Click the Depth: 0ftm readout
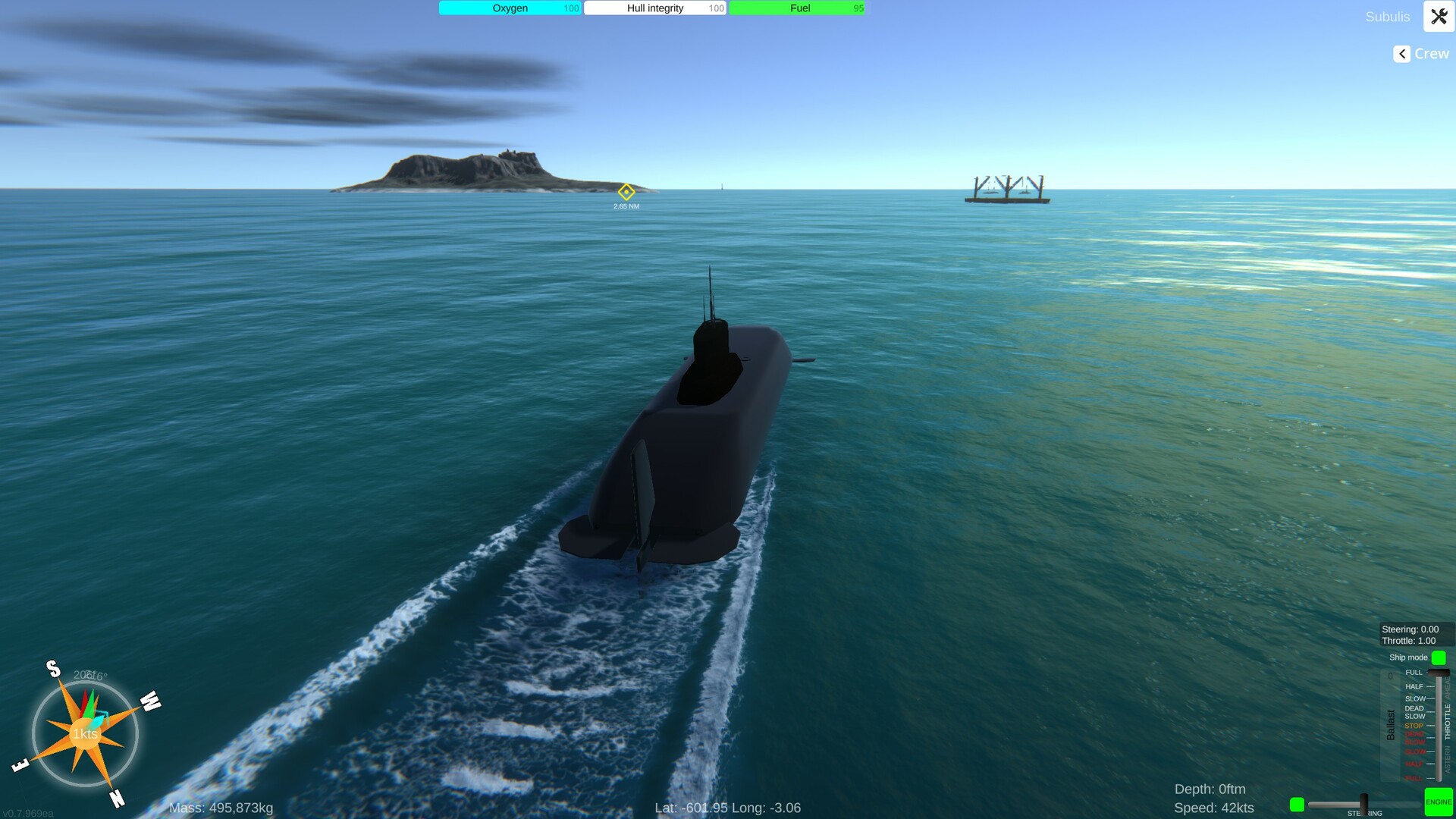The width and height of the screenshot is (1456, 819). pyautogui.click(x=1211, y=789)
